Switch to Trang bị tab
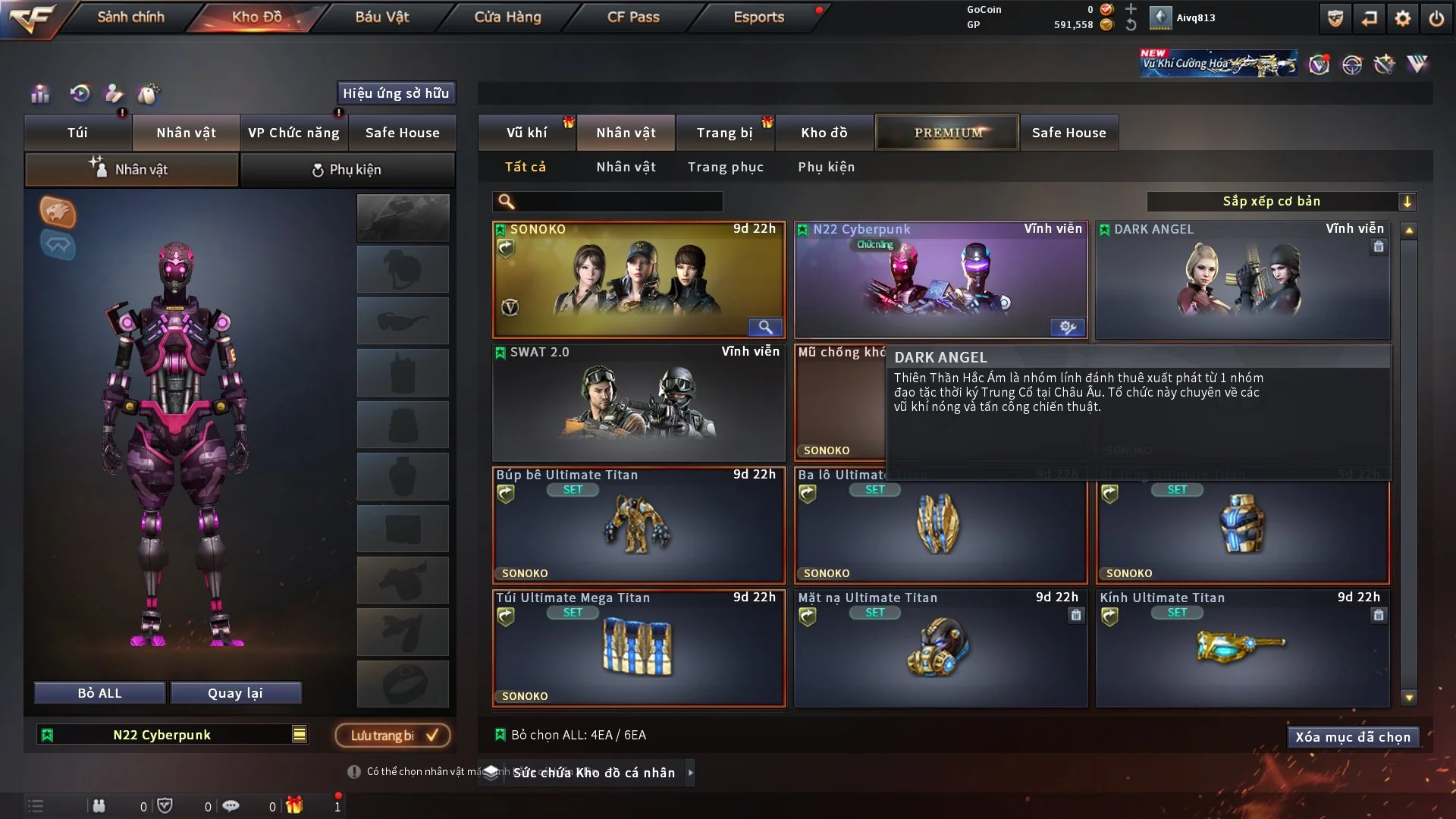Screen dimensions: 1456x819 [x=724, y=133]
